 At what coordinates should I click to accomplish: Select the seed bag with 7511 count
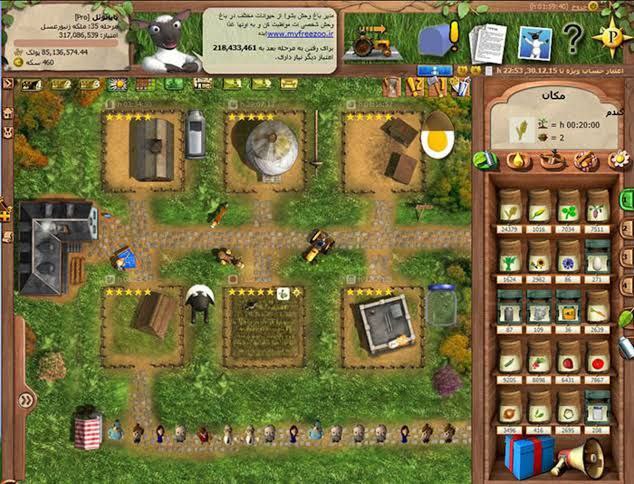click(x=597, y=206)
